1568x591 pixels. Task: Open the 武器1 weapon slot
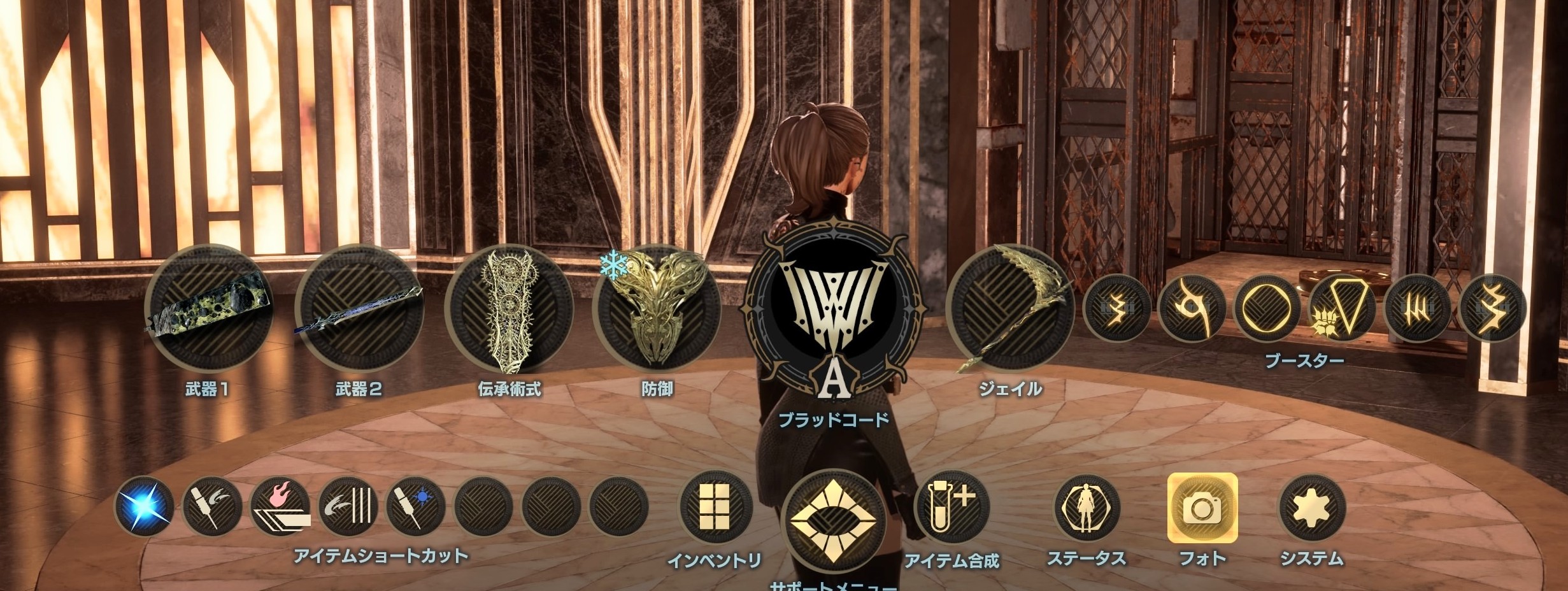click(x=209, y=310)
